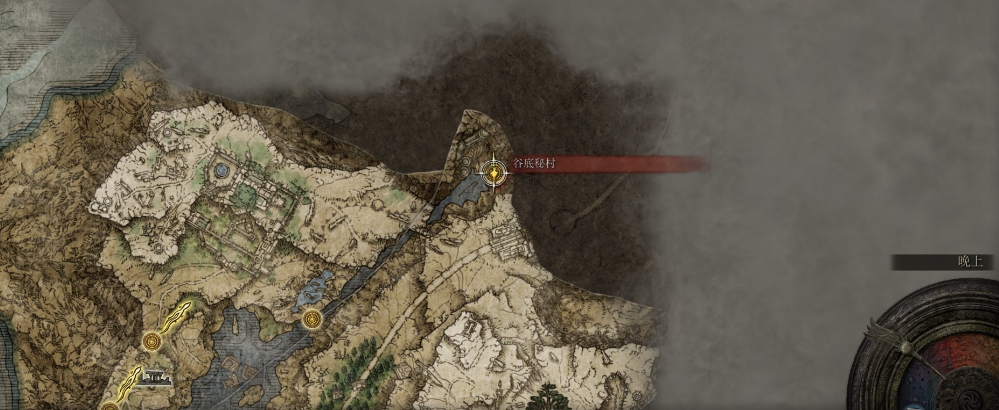This screenshot has width=999, height=410.
Task: Choose the grace marker under the upper golden streak
Action: (151, 341)
